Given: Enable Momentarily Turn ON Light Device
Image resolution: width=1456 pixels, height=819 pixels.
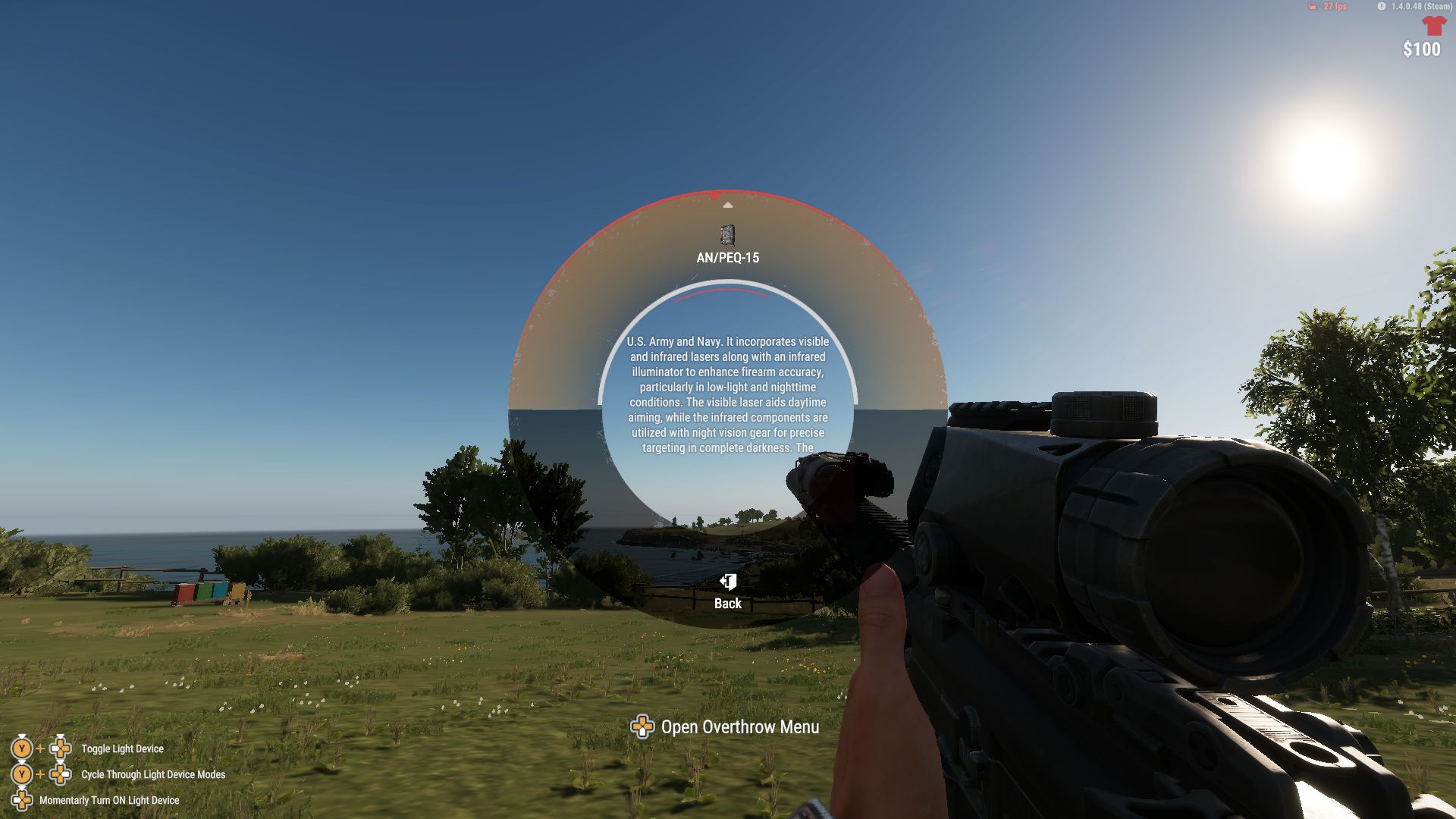Looking at the screenshot, I should [109, 800].
